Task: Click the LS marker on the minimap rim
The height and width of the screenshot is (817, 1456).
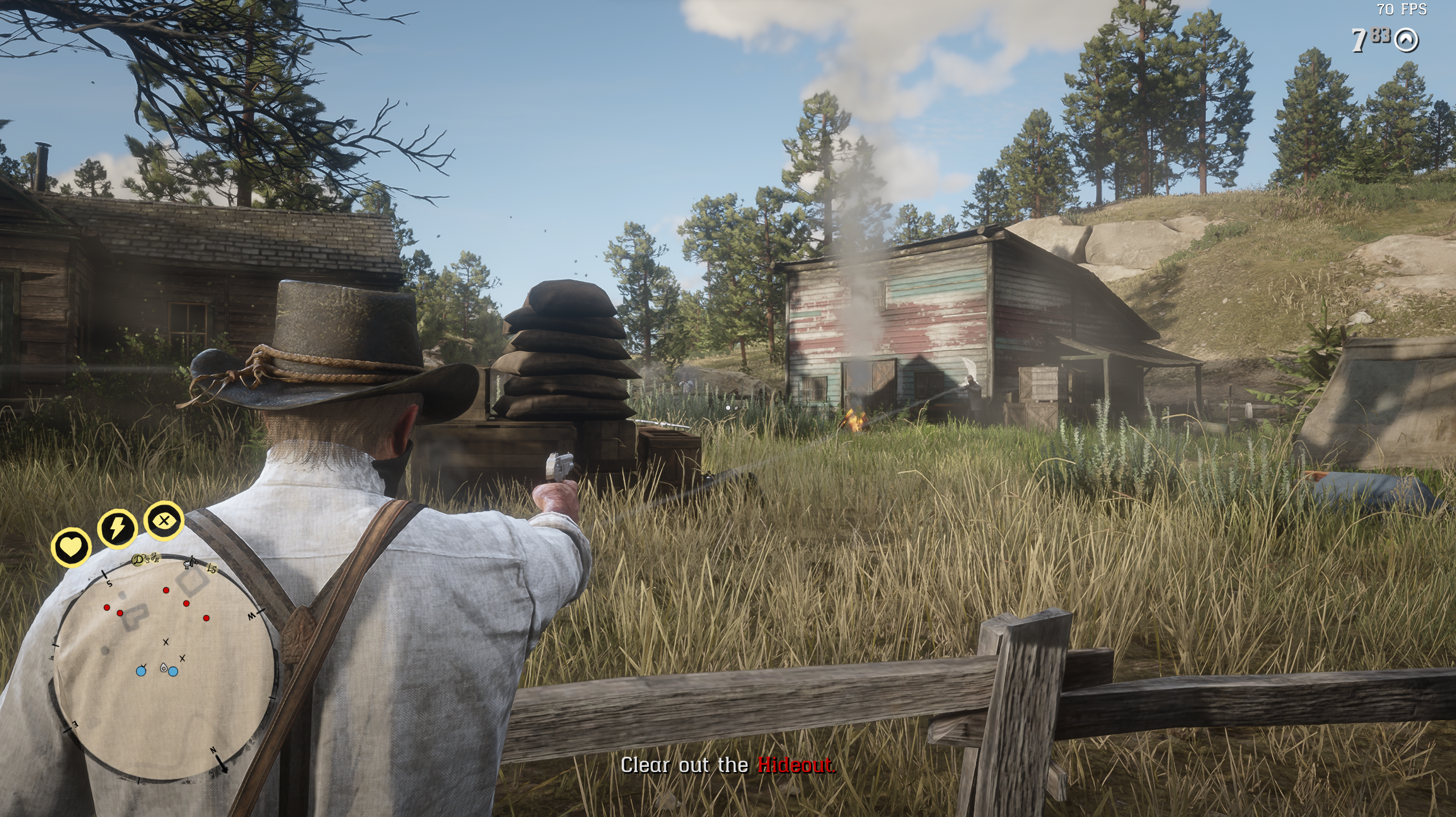Action: [212, 569]
